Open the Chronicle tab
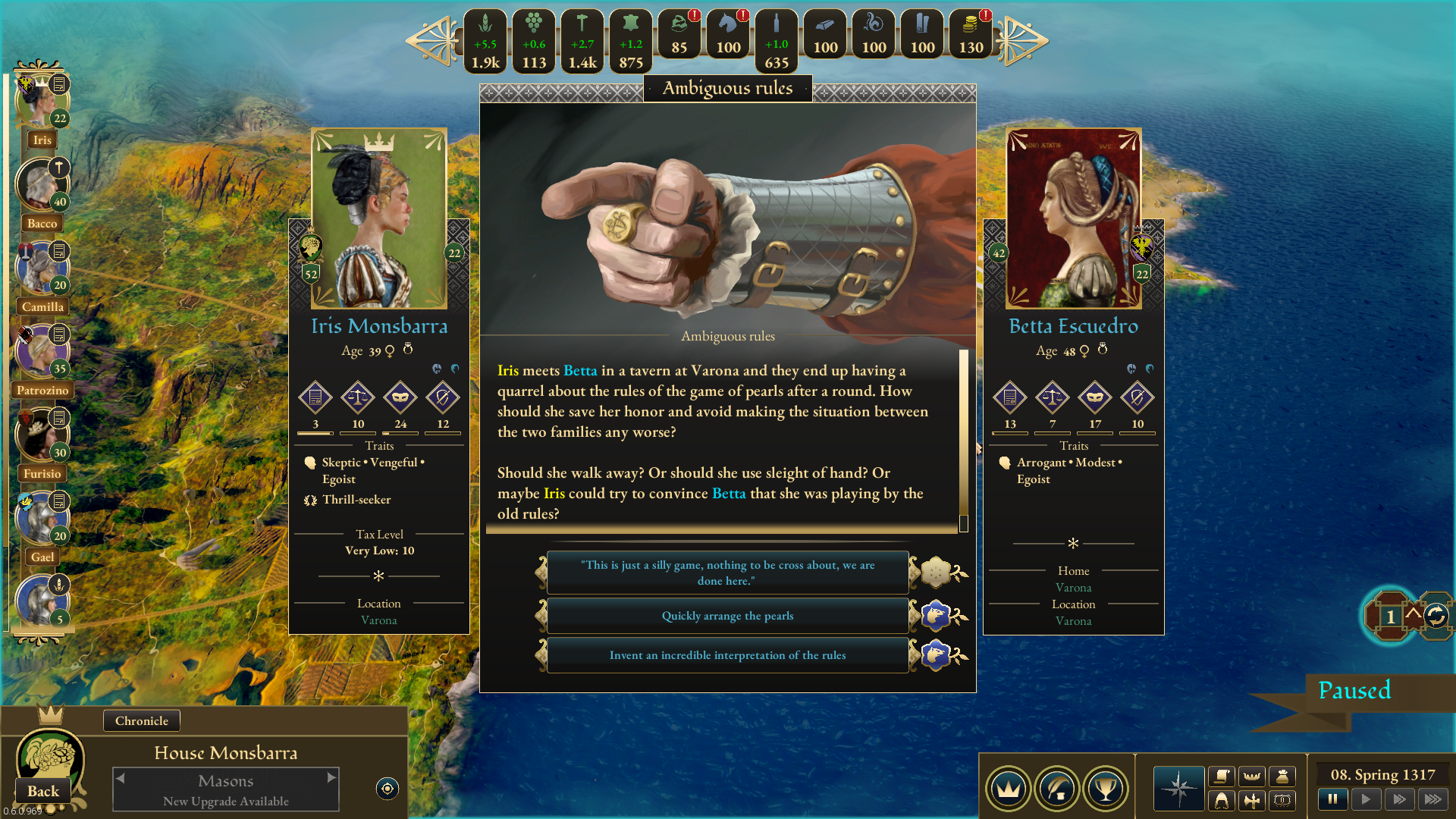The width and height of the screenshot is (1456, 819). pos(142,720)
